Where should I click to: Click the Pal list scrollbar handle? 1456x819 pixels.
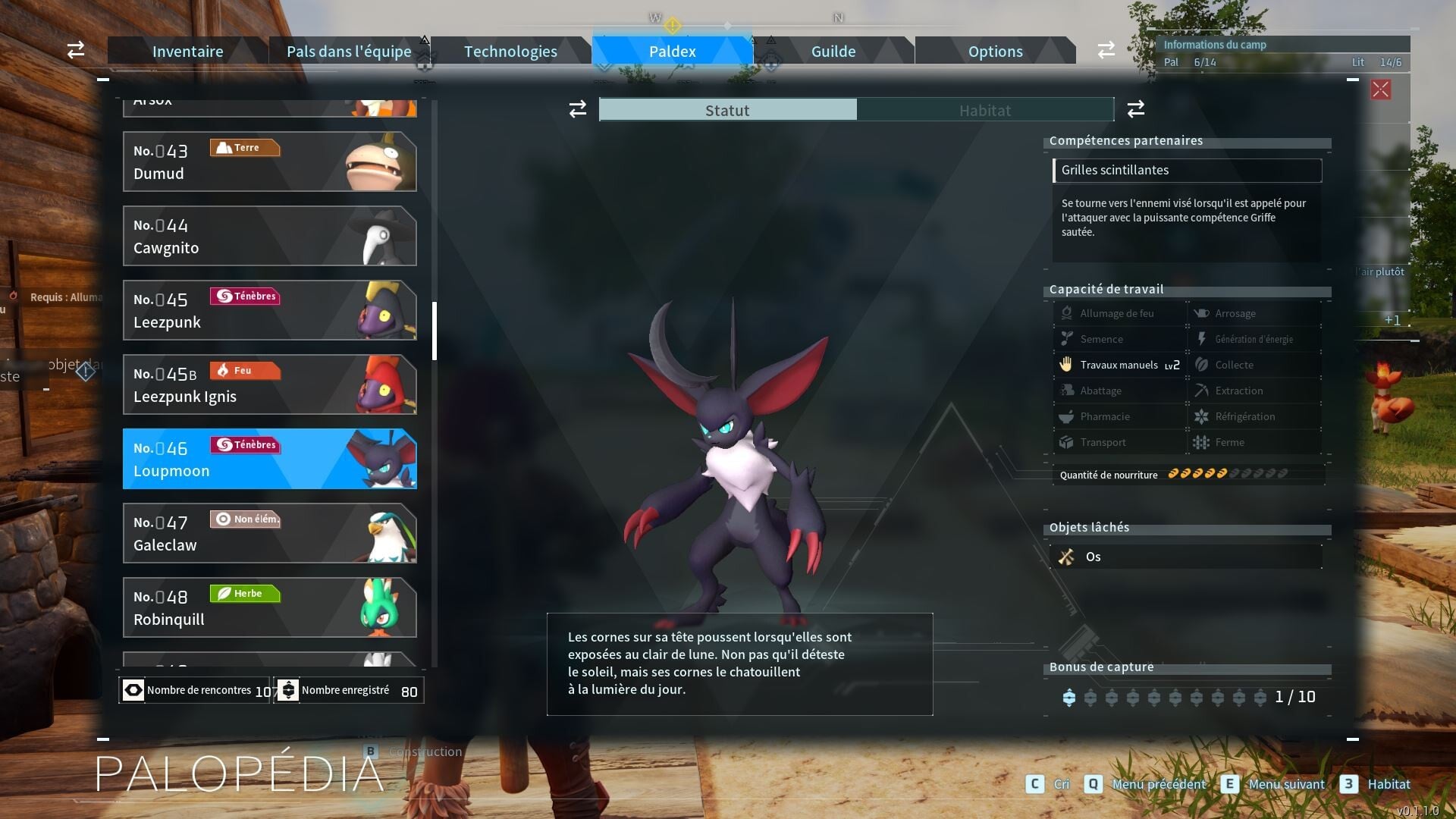[x=435, y=331]
